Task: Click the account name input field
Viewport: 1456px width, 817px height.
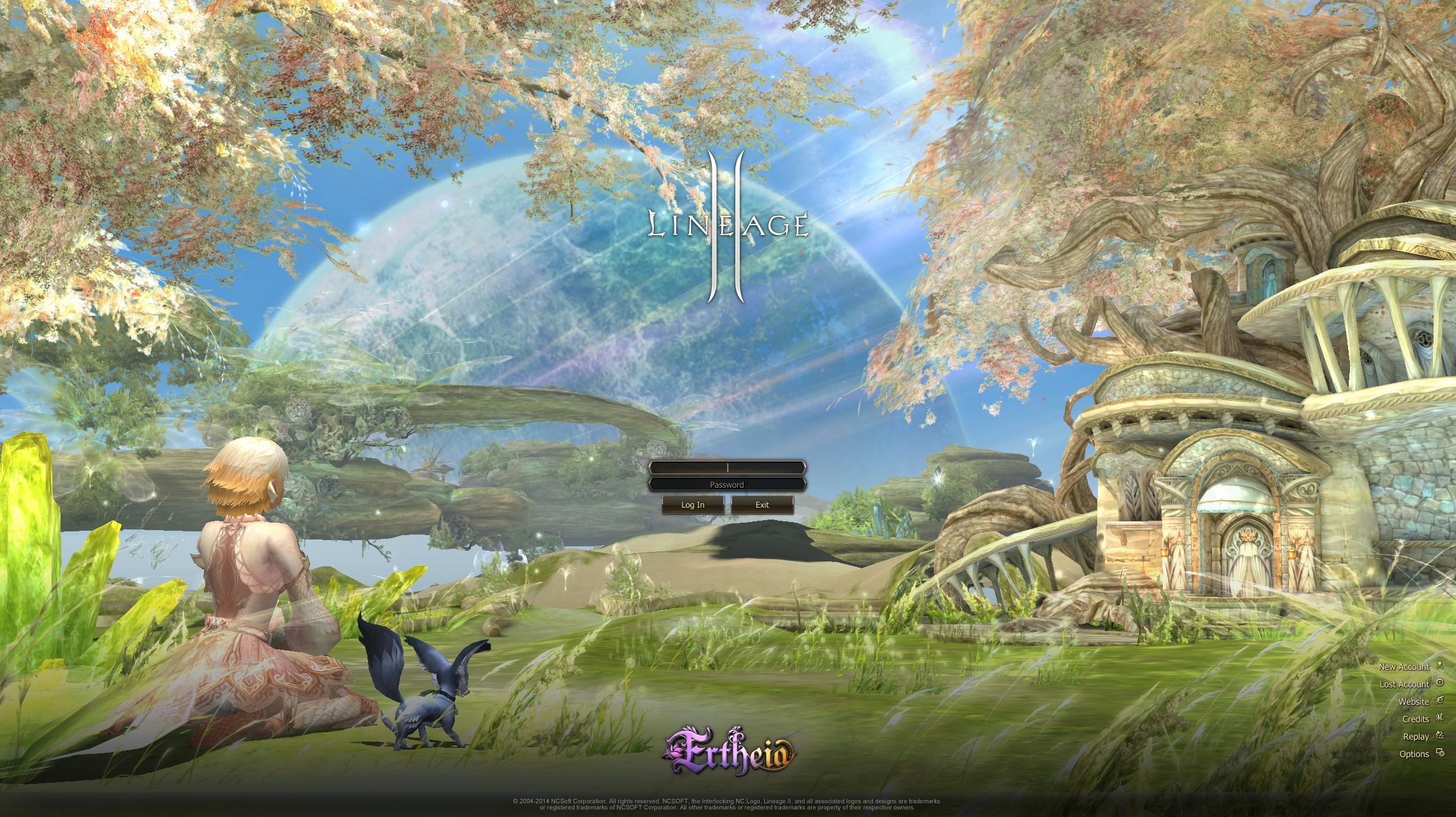Action: (x=727, y=467)
